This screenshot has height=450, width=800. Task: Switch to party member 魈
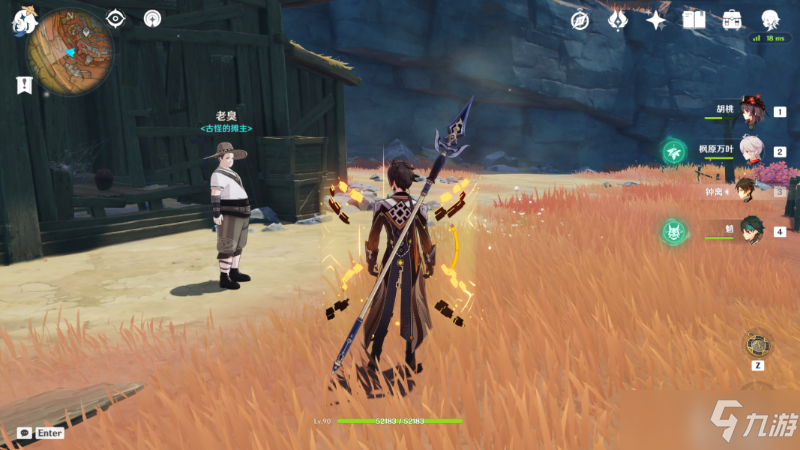click(750, 229)
